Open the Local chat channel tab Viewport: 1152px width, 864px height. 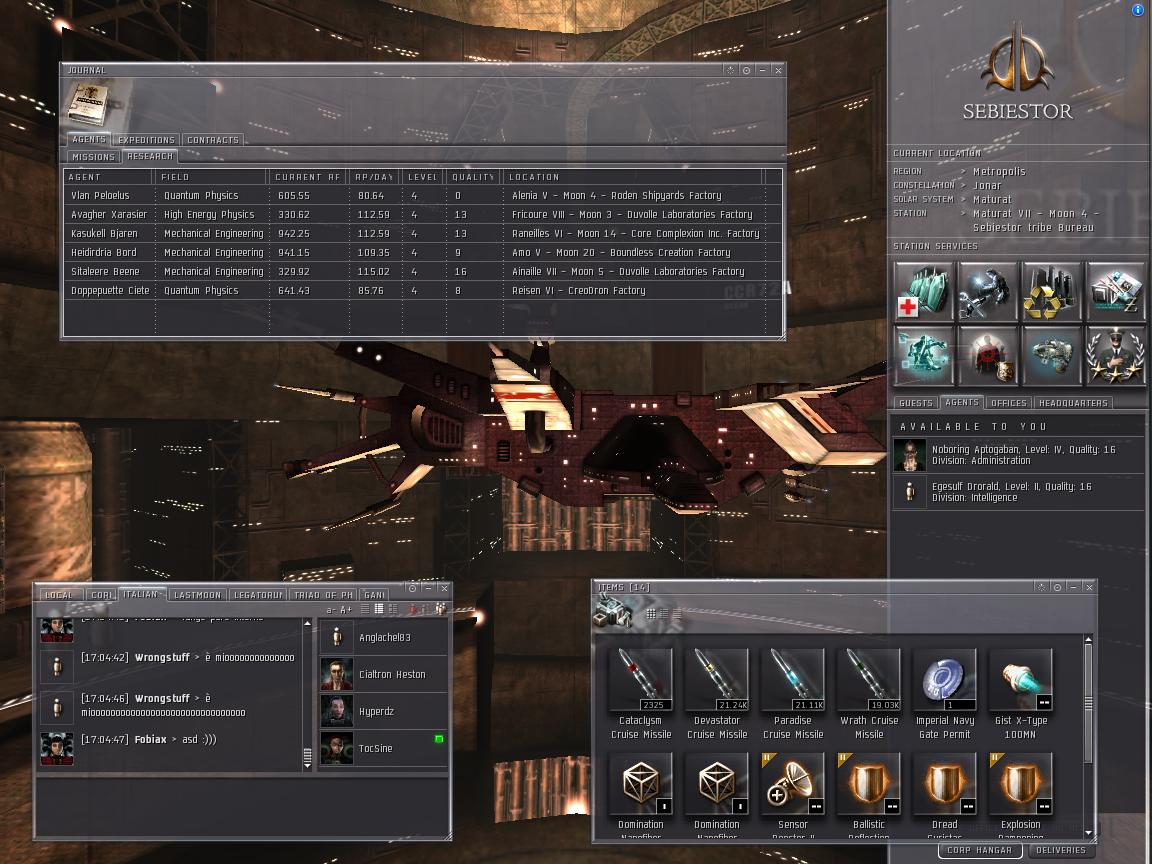point(59,595)
